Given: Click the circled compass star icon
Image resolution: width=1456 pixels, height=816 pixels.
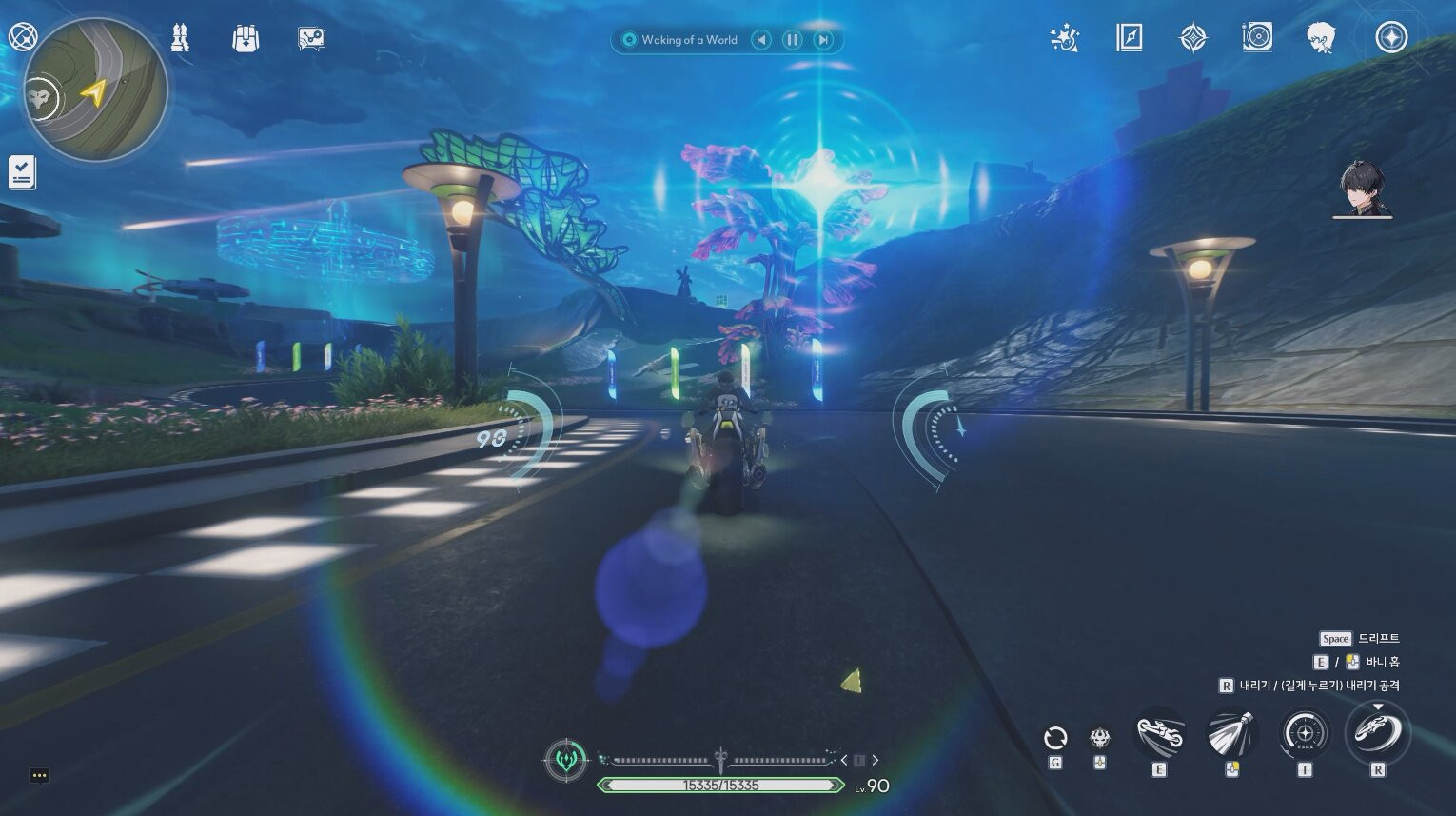Looking at the screenshot, I should pos(1391,38).
